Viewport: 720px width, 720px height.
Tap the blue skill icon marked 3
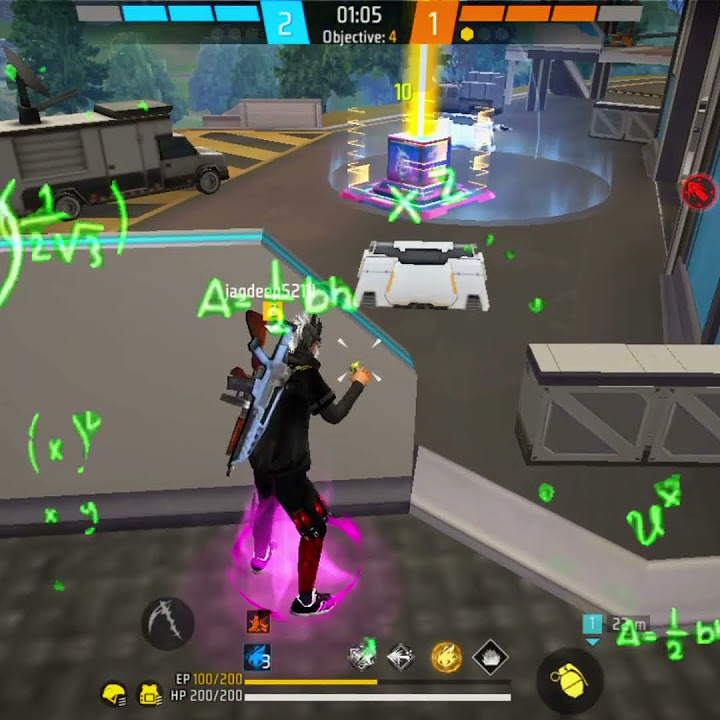tap(258, 657)
